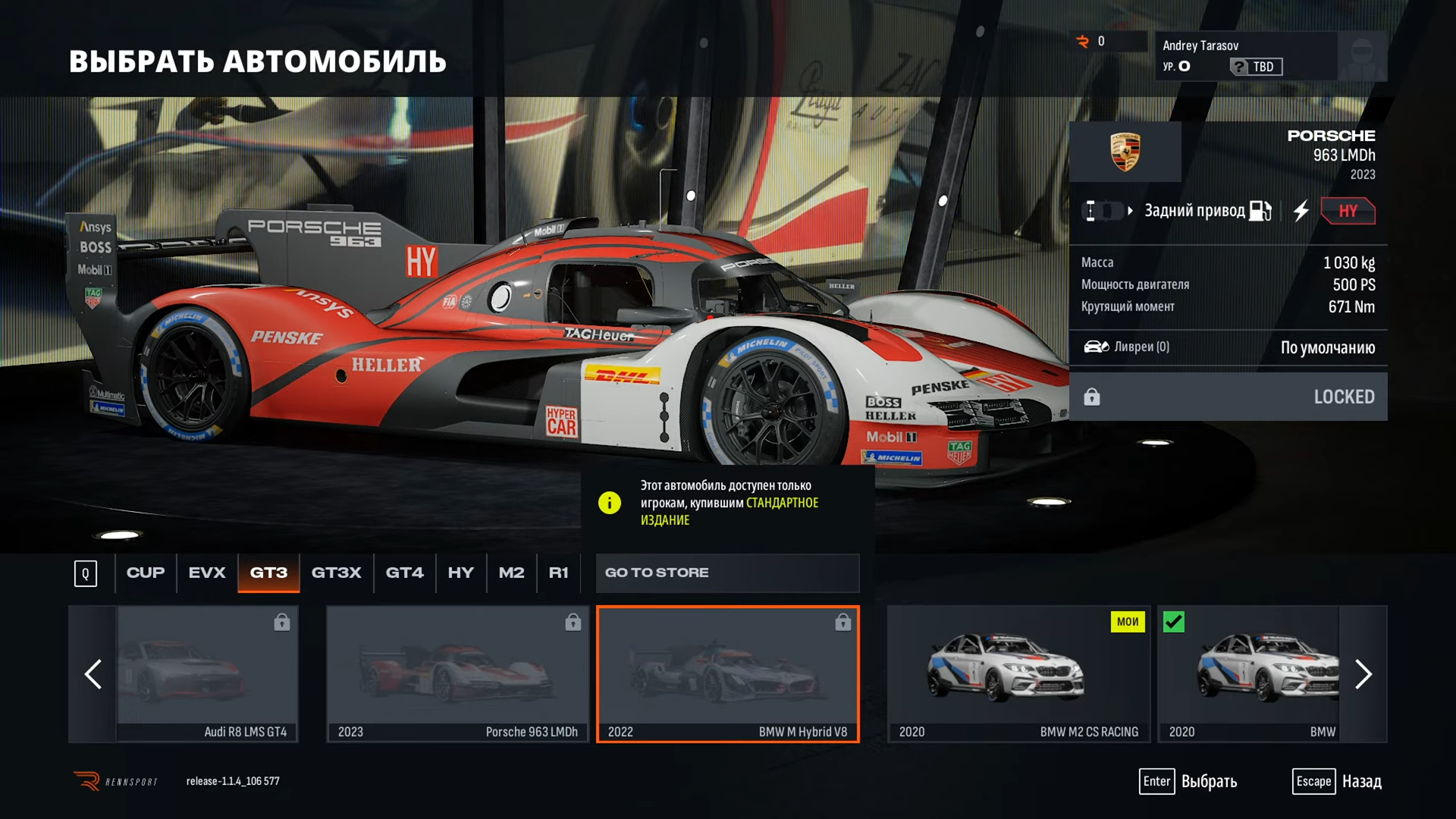Click the LOCKED car button
This screenshot has width=1456, height=819.
pos(1228,397)
